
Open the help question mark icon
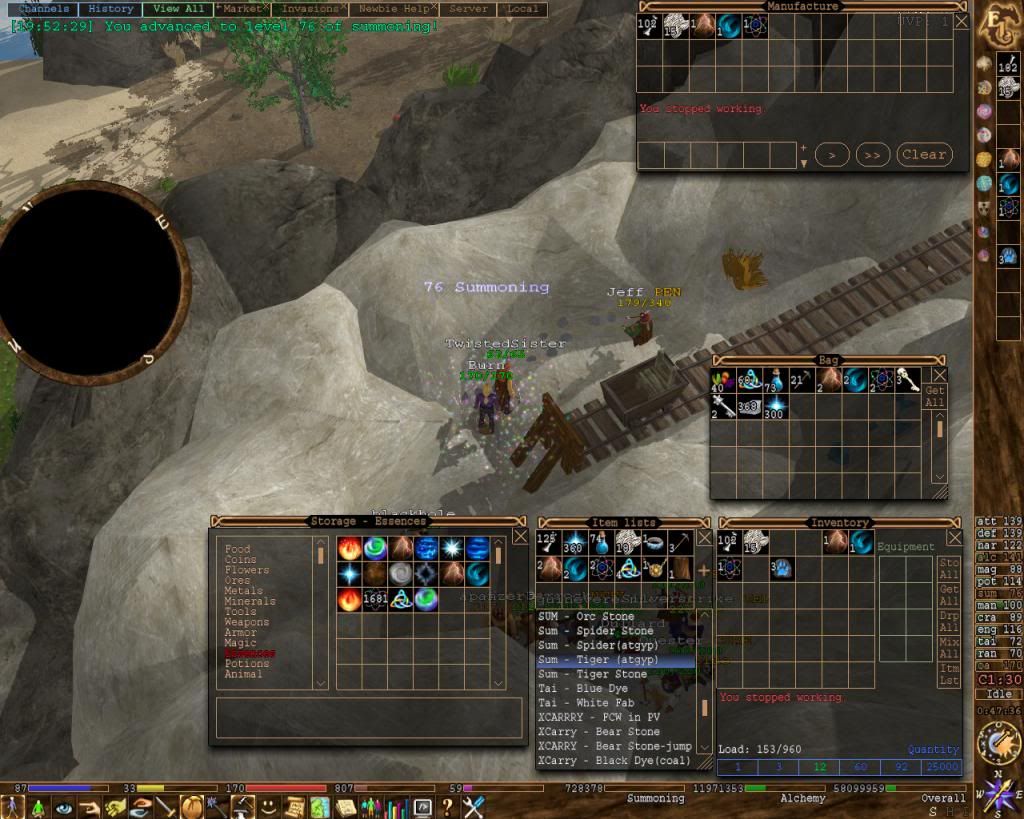(447, 806)
